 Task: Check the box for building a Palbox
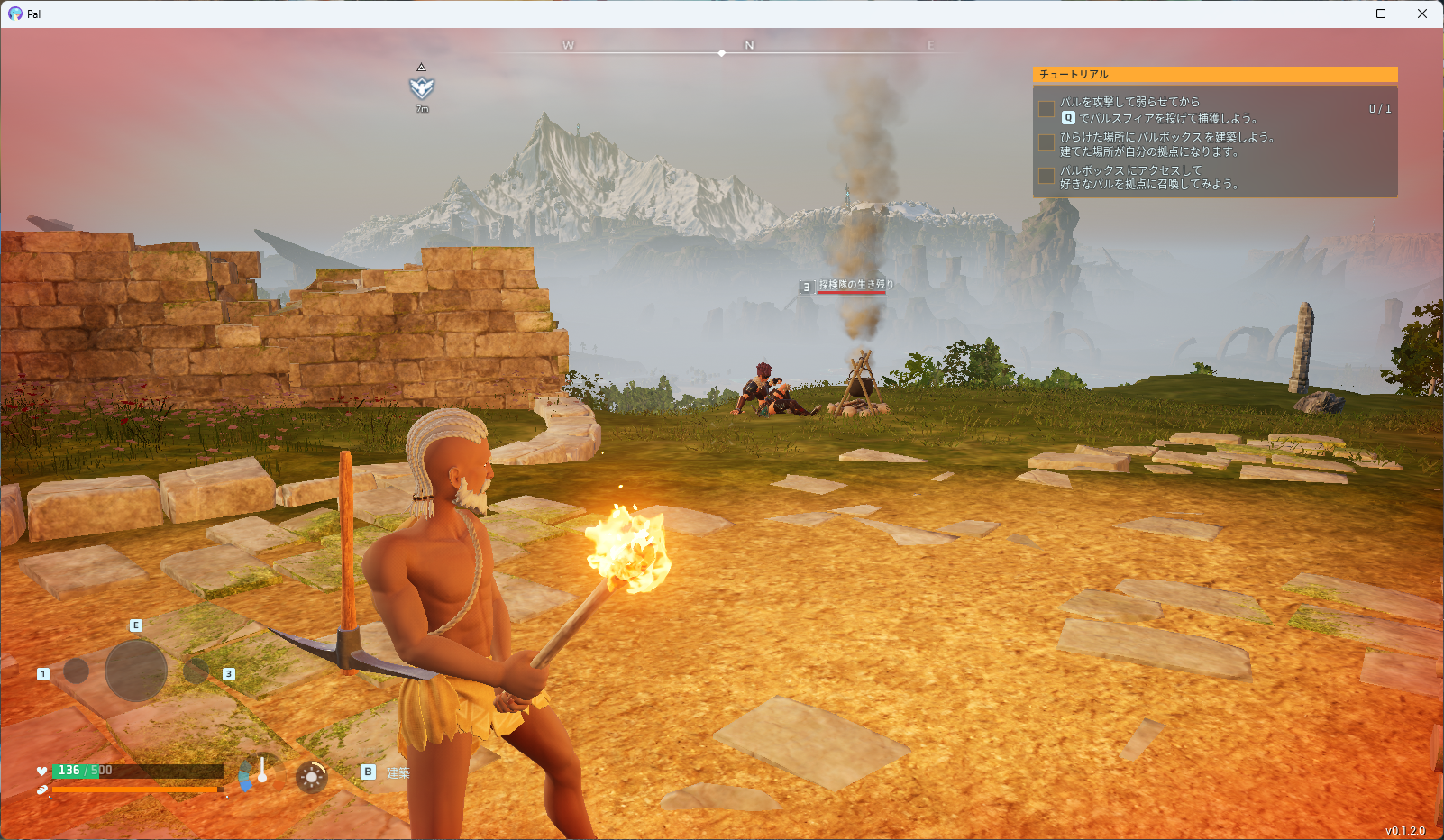click(x=1046, y=142)
